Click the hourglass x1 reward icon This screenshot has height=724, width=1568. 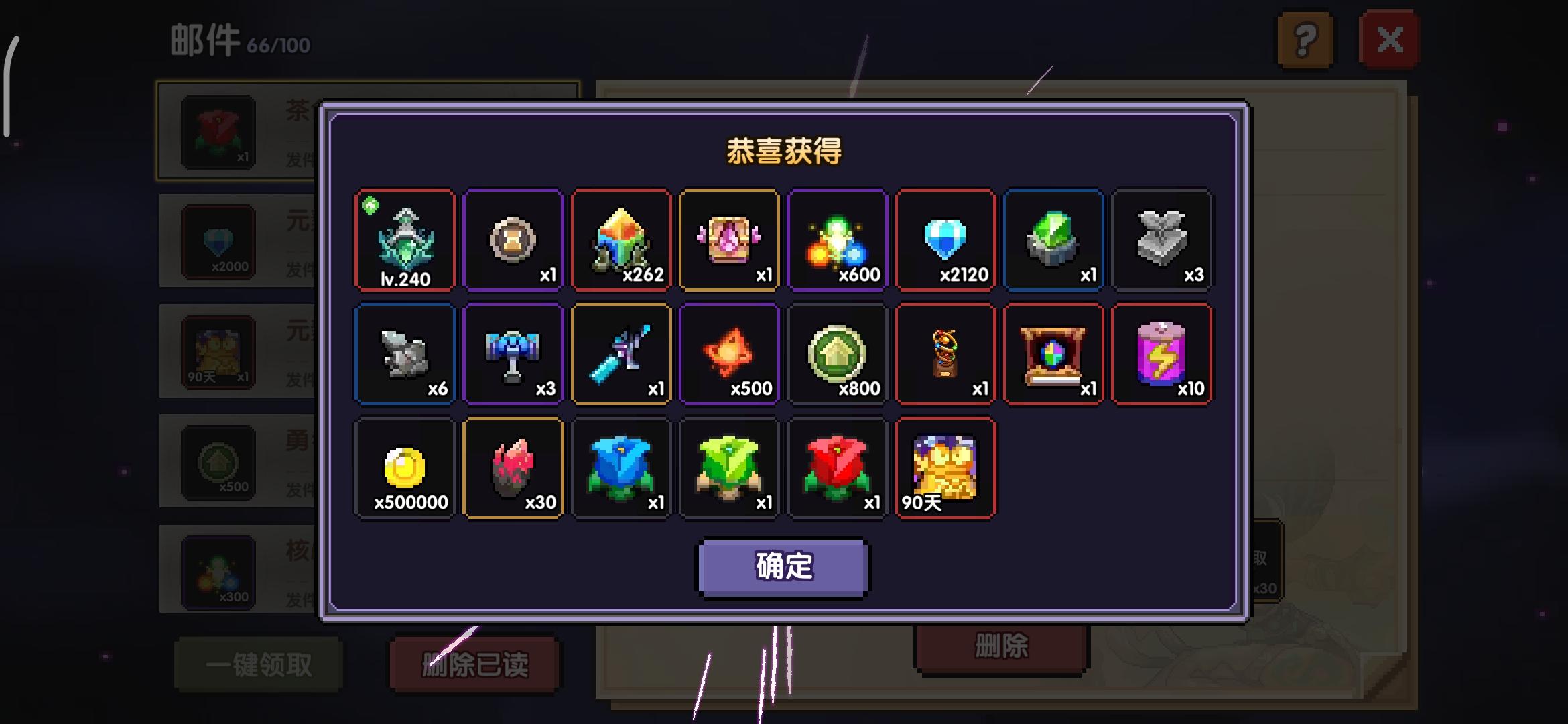(x=513, y=240)
